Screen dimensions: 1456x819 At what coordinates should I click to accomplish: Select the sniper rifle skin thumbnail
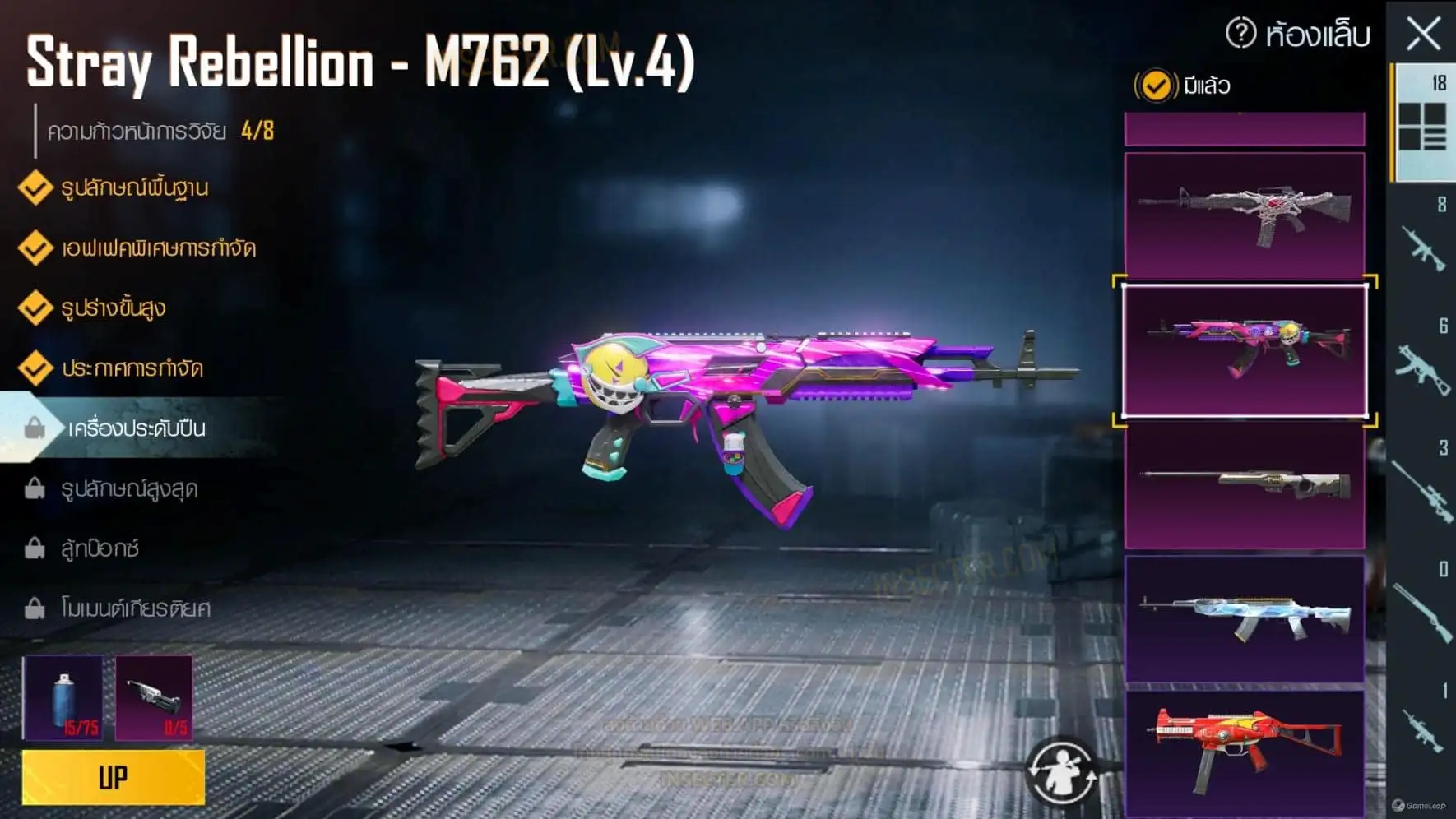click(1245, 485)
